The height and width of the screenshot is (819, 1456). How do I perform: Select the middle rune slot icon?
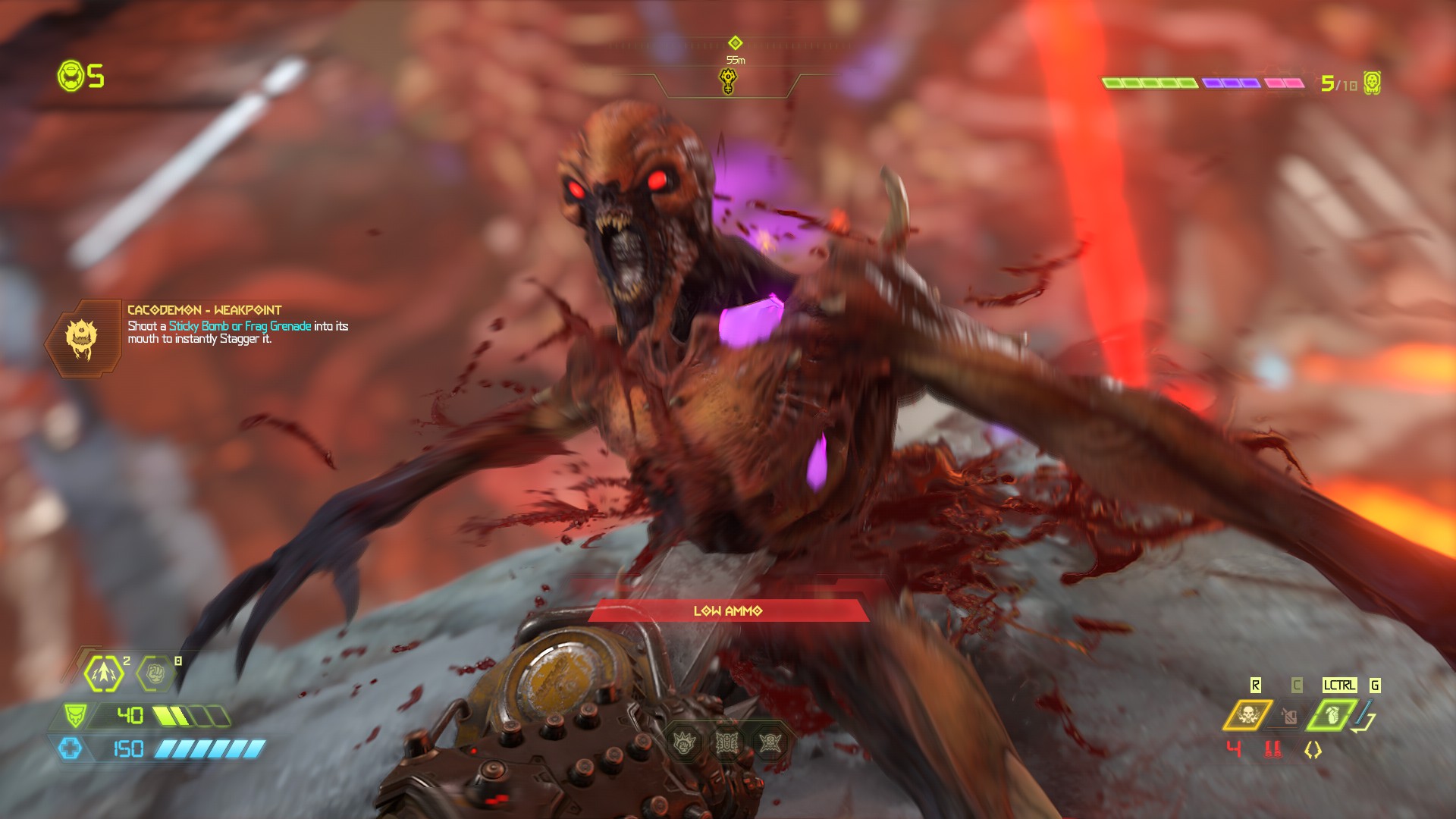pos(727,742)
